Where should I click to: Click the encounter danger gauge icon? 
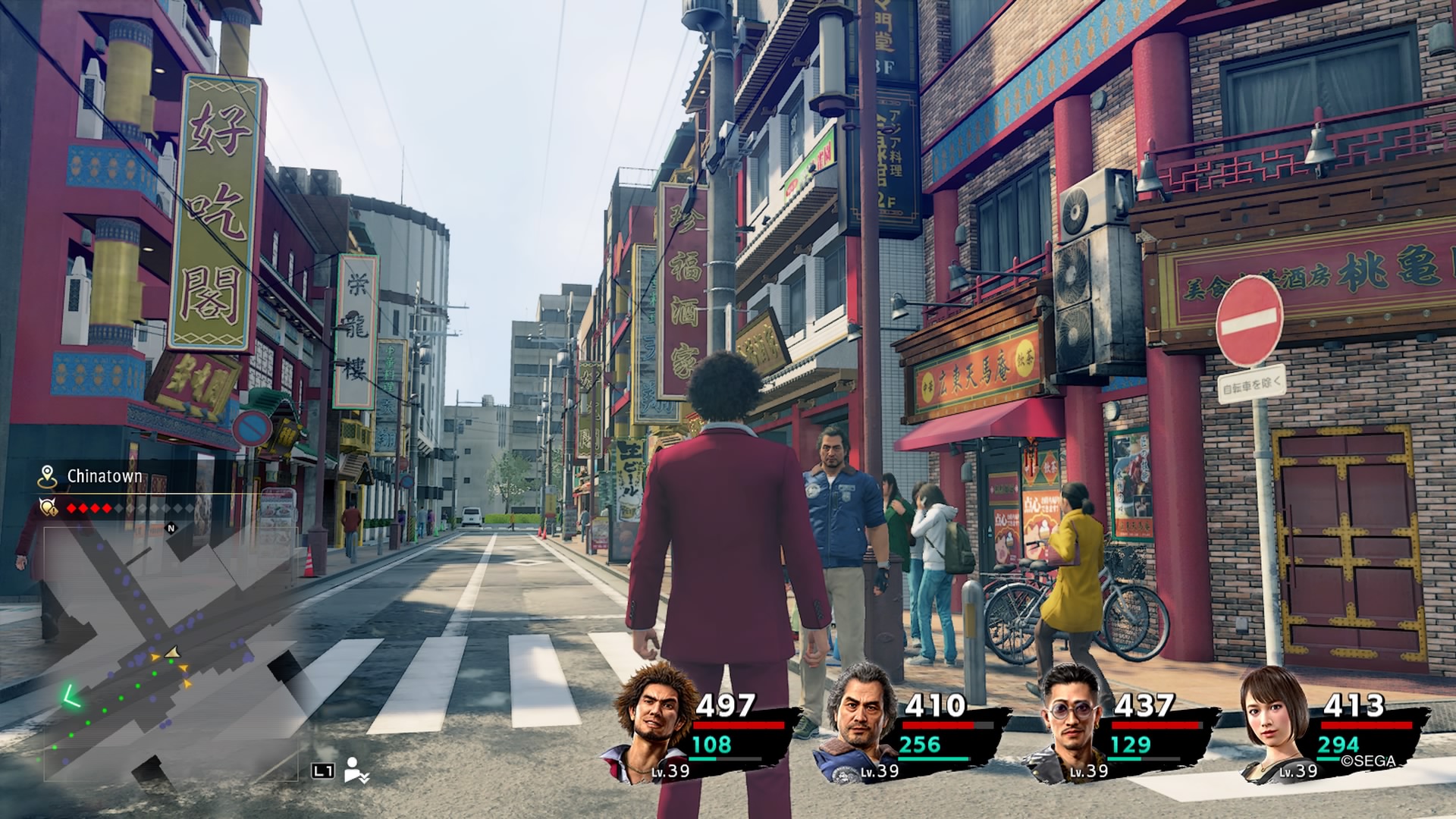(x=49, y=507)
